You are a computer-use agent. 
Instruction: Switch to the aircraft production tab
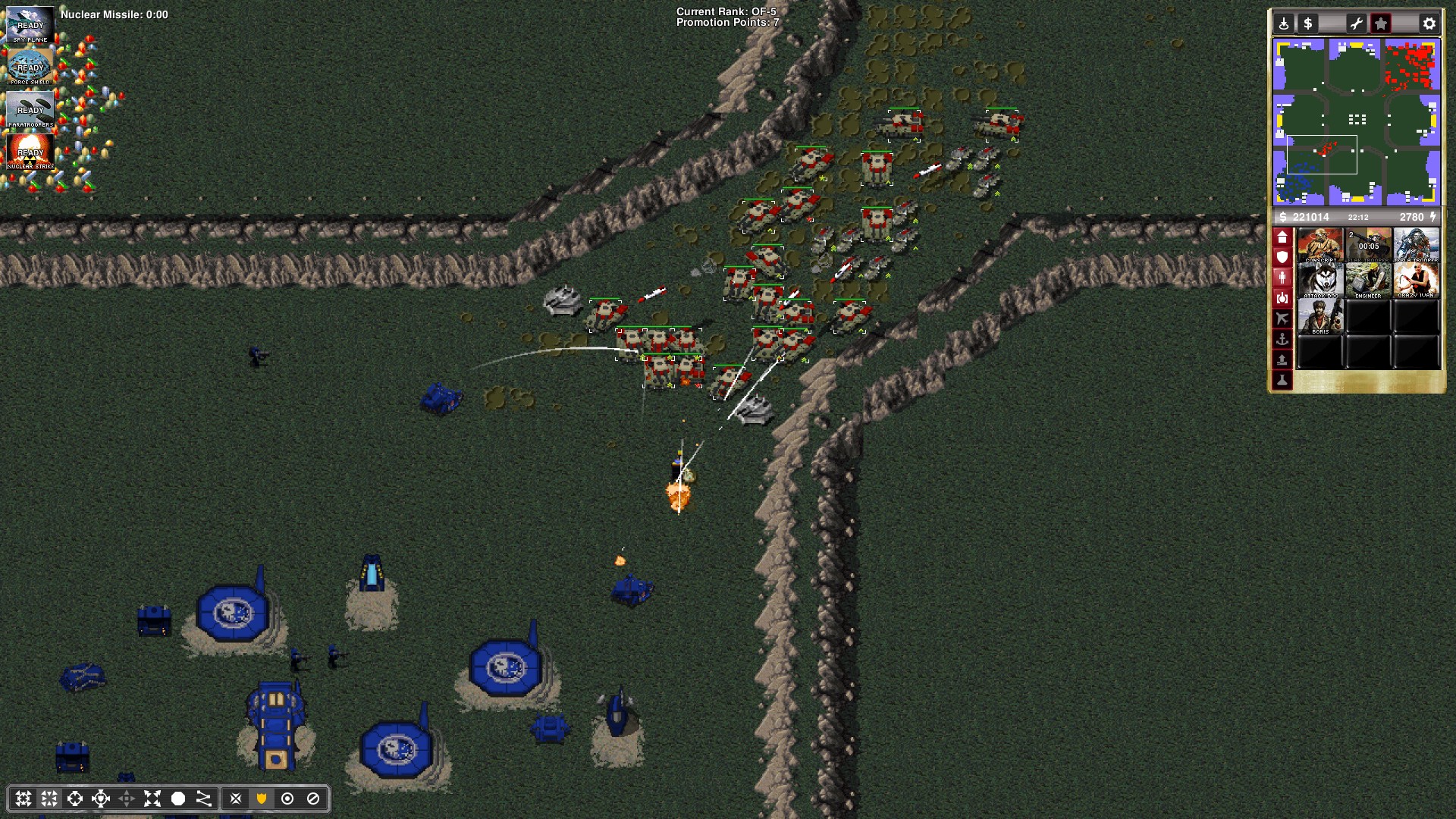pyautogui.click(x=1282, y=318)
